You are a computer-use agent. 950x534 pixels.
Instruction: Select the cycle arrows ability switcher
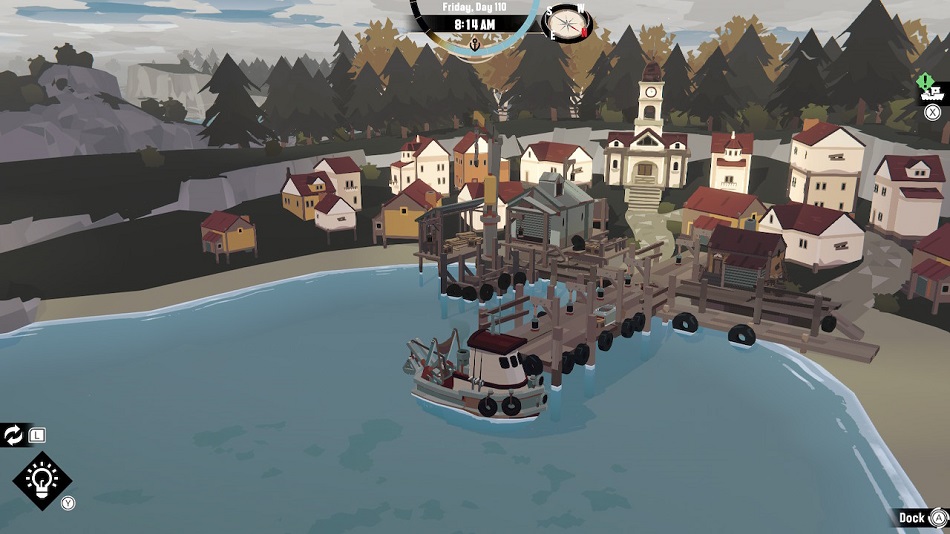point(14,435)
